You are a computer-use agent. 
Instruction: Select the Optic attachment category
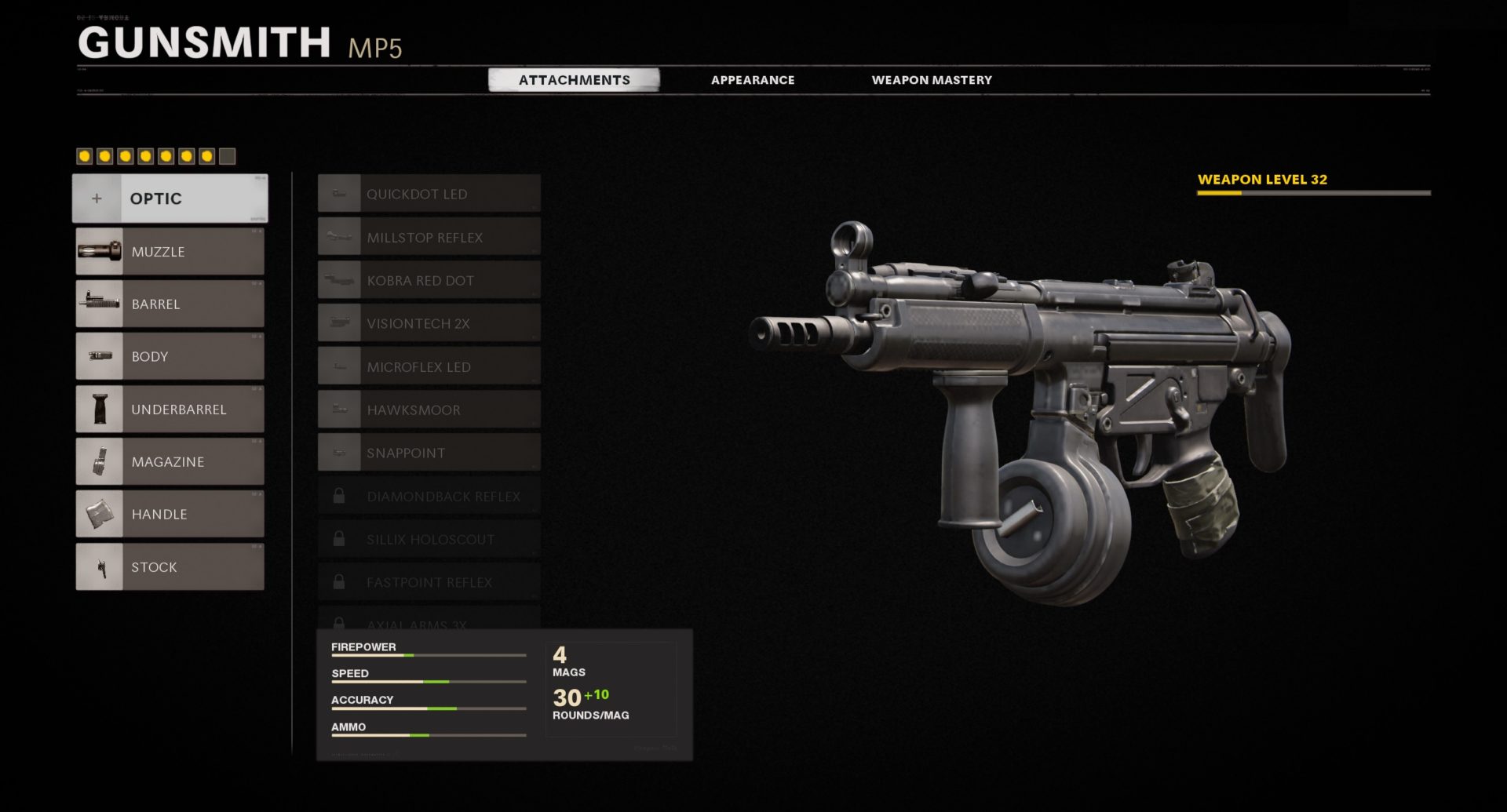170,198
